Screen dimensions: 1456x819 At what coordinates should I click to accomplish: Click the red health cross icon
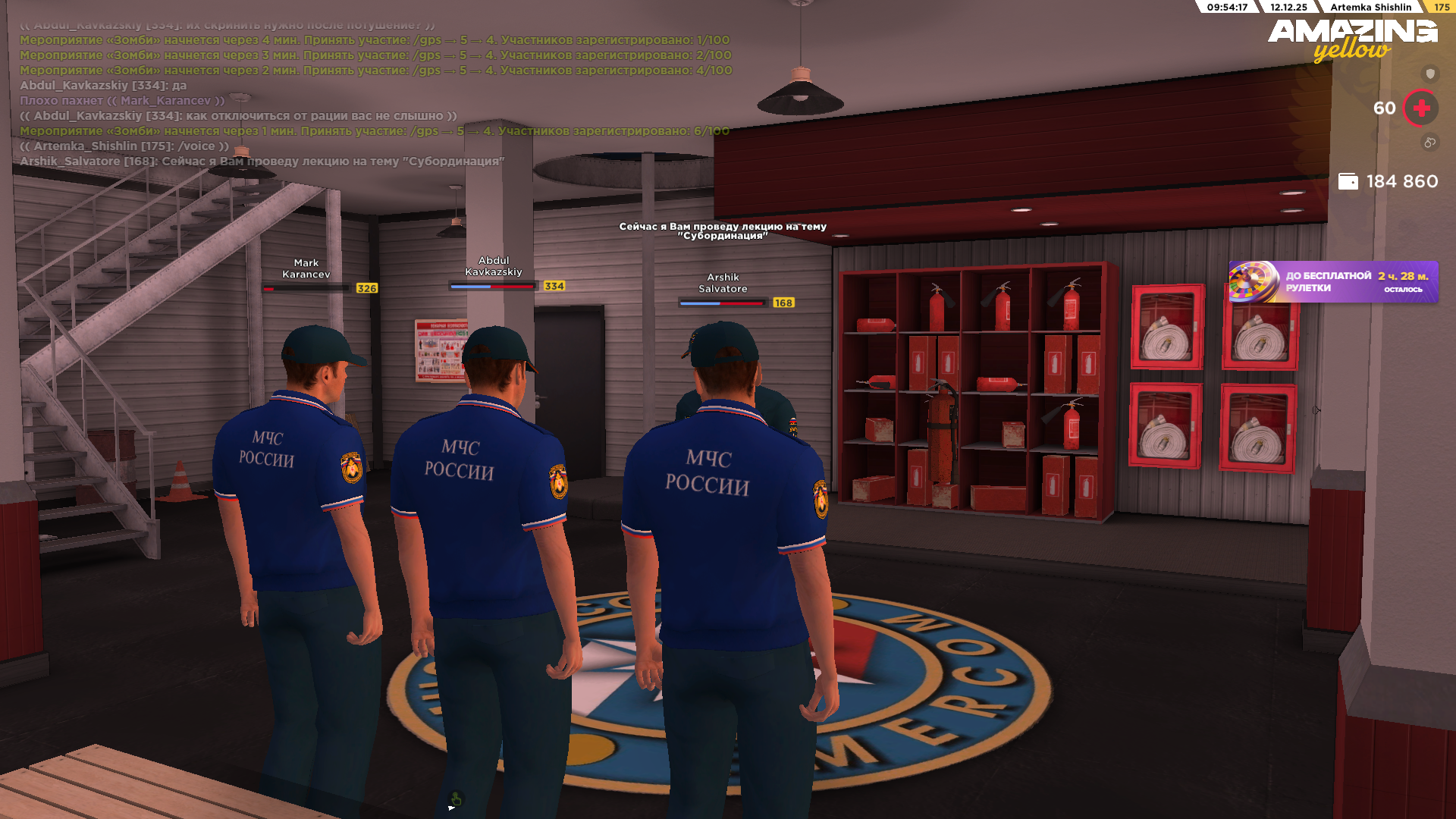pos(1421,108)
